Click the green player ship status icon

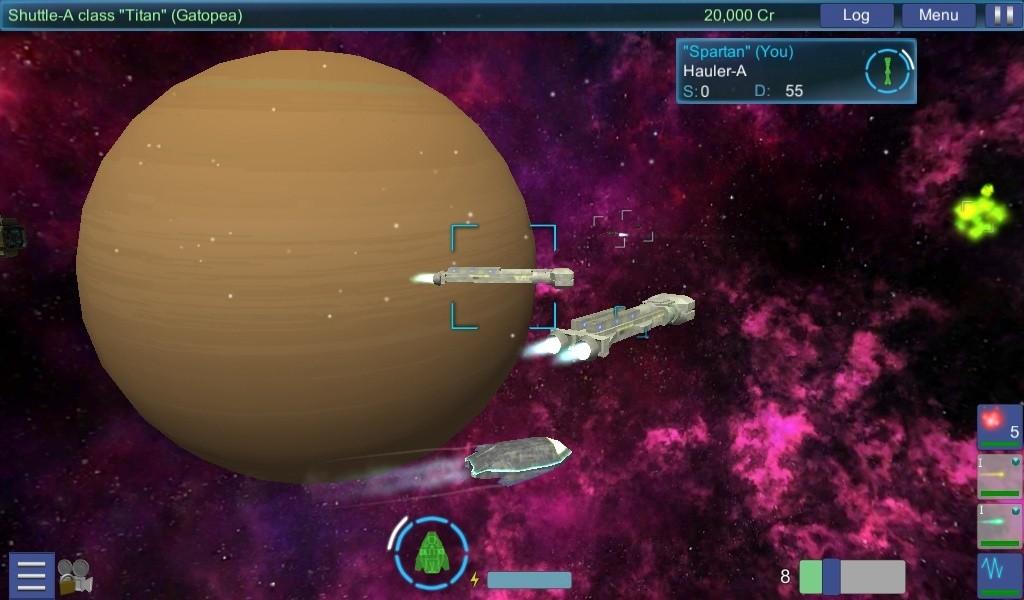pyautogui.click(x=432, y=551)
